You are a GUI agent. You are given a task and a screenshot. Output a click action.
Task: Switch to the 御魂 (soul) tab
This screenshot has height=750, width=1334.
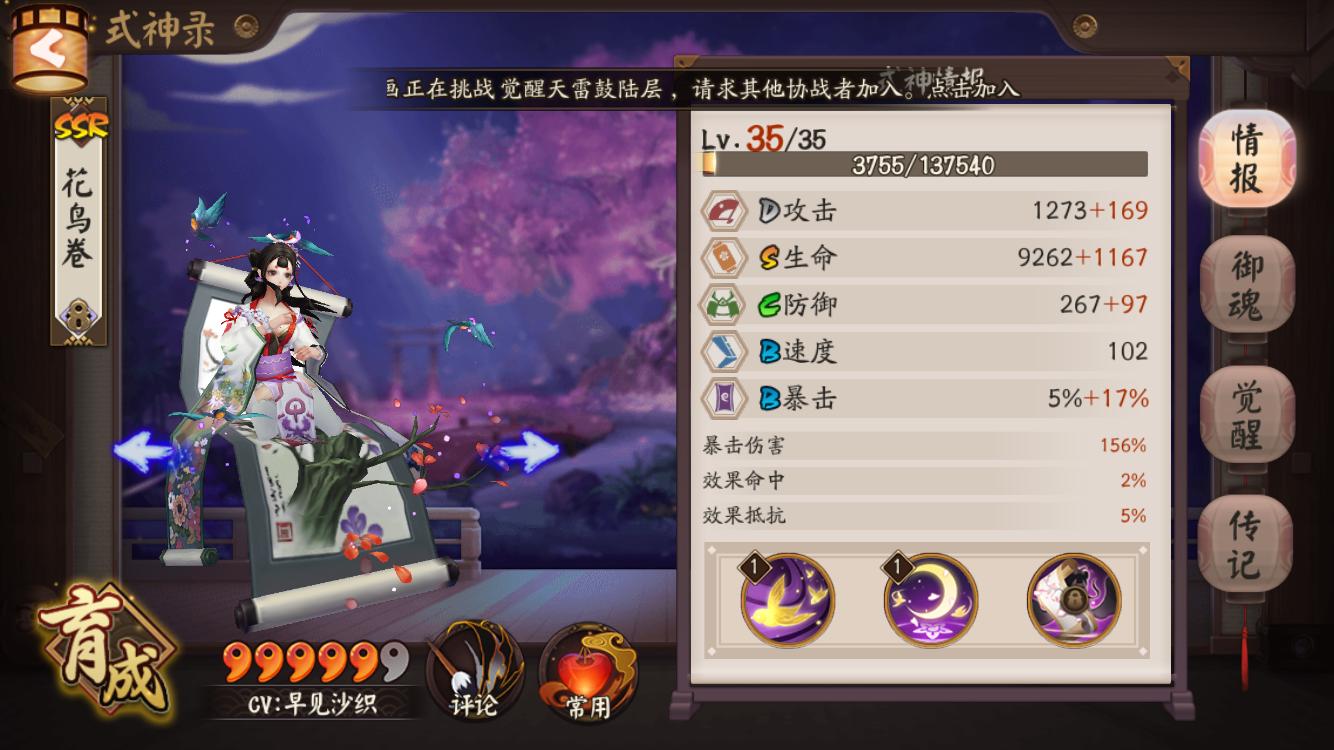click(x=1246, y=281)
